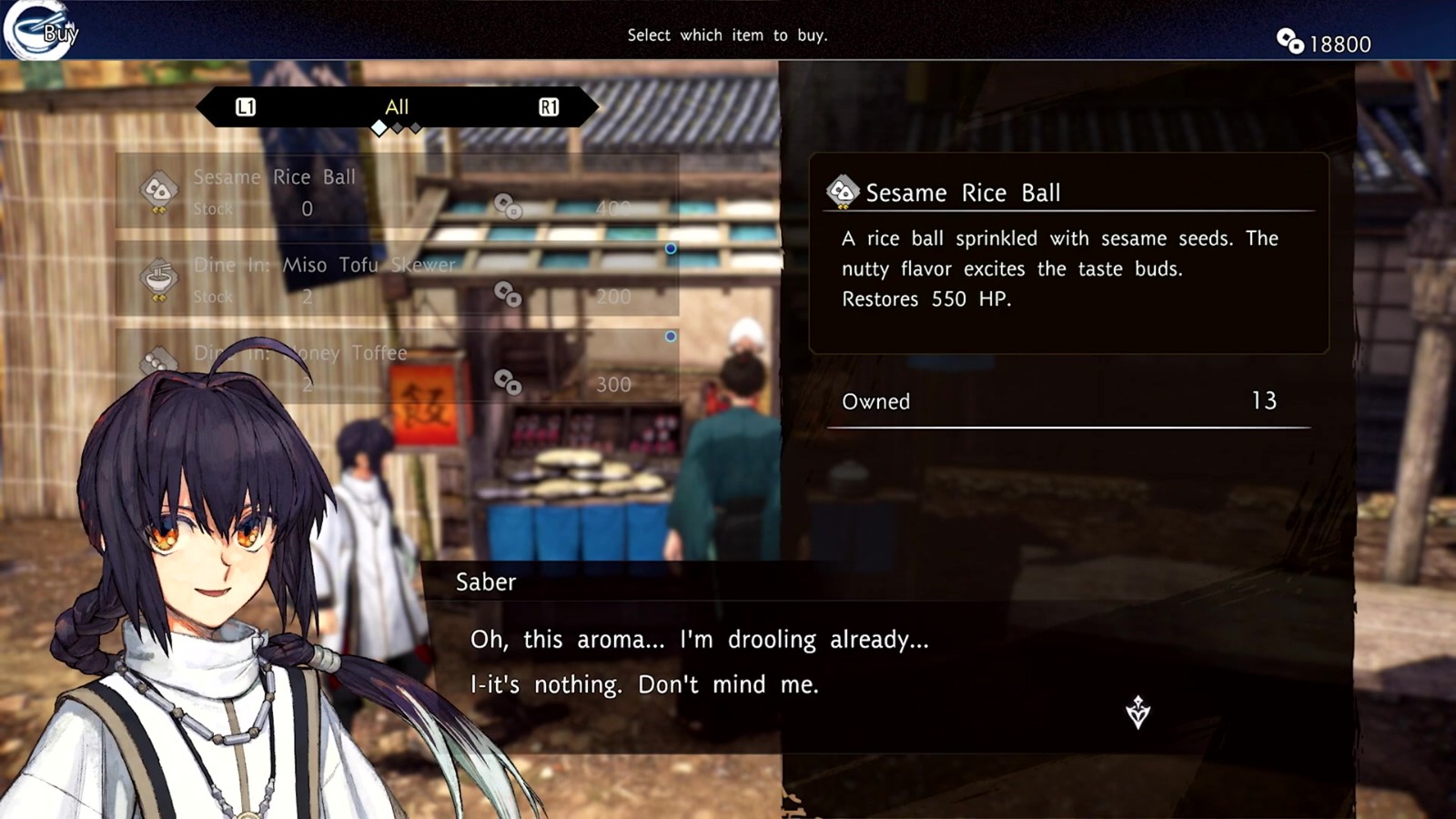Select the Sesame Rice Ball shop item
This screenshot has height=819, width=1456.
[397, 191]
